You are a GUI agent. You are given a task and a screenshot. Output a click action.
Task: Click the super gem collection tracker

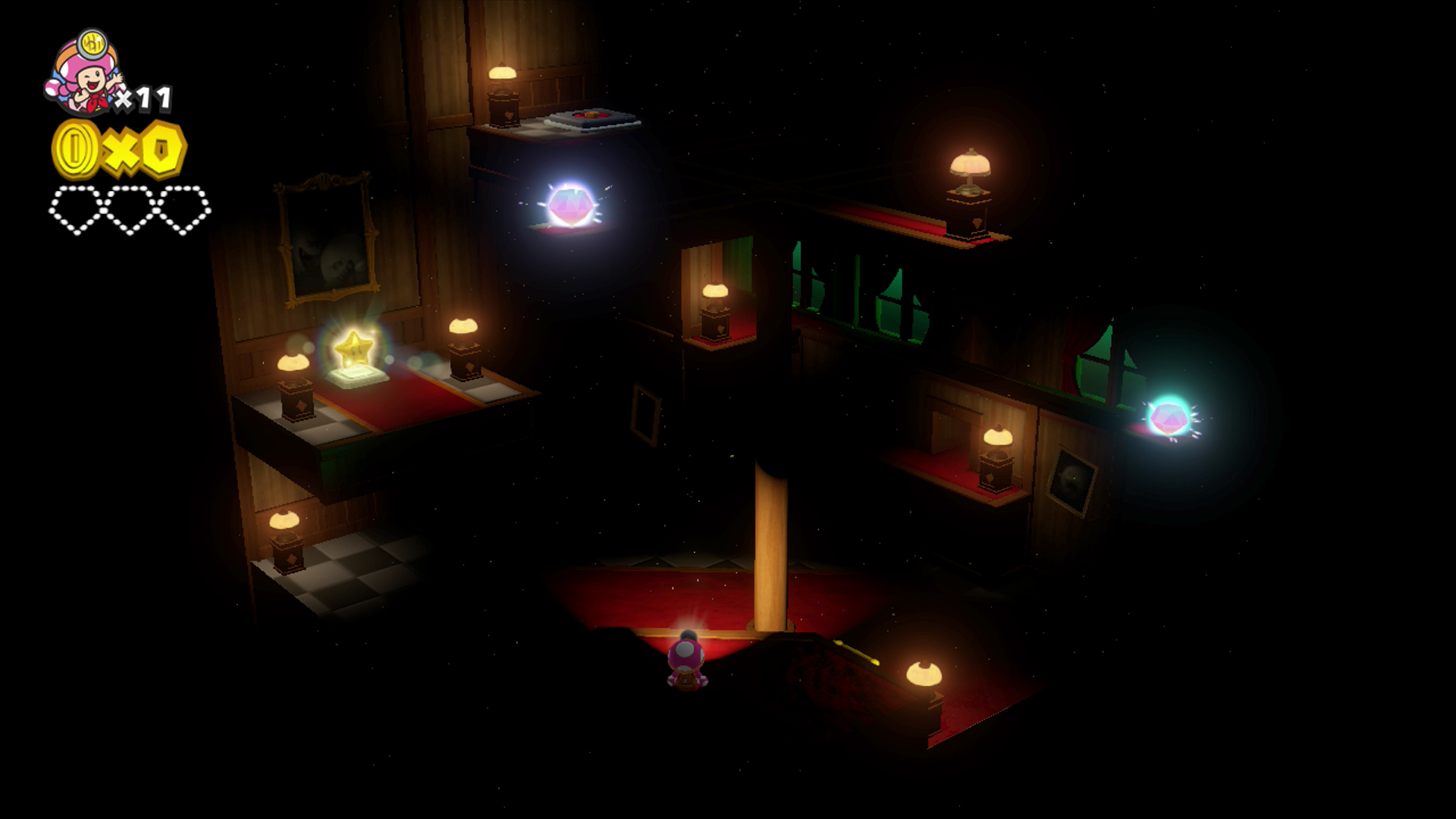[130, 209]
